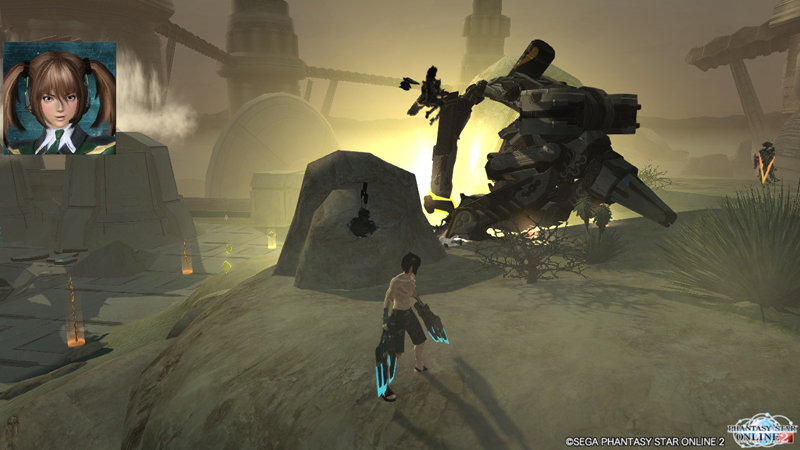Viewport: 800px width, 450px height.
Task: Click the Phantasy Star Online 2 logo
Action: coord(762,428)
